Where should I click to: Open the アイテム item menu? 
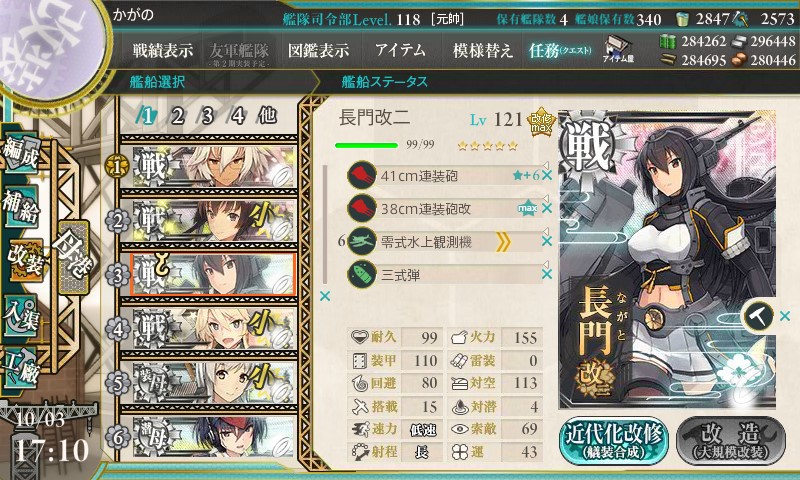400,50
